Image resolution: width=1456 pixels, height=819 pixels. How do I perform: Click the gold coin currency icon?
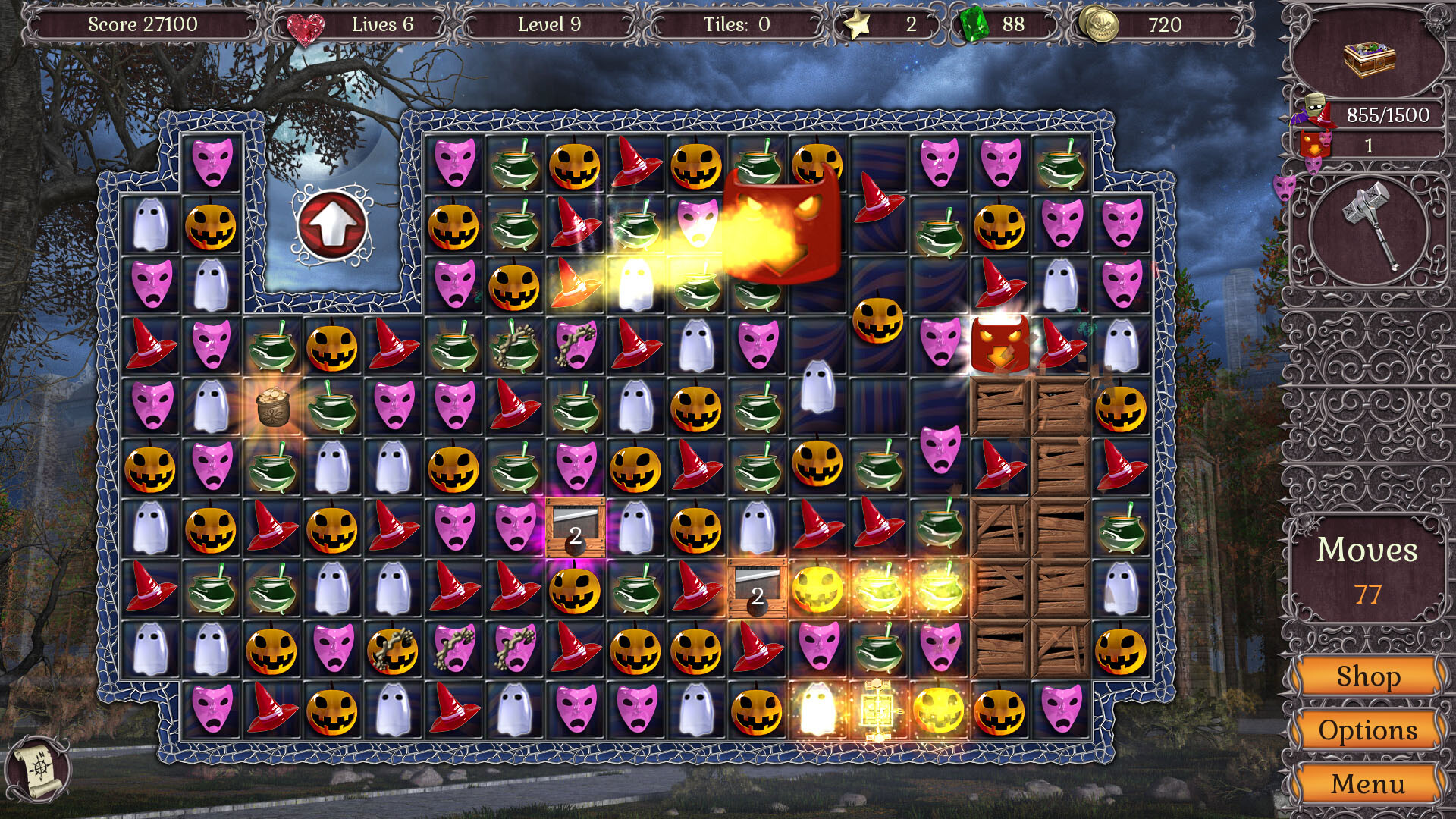[1100, 24]
